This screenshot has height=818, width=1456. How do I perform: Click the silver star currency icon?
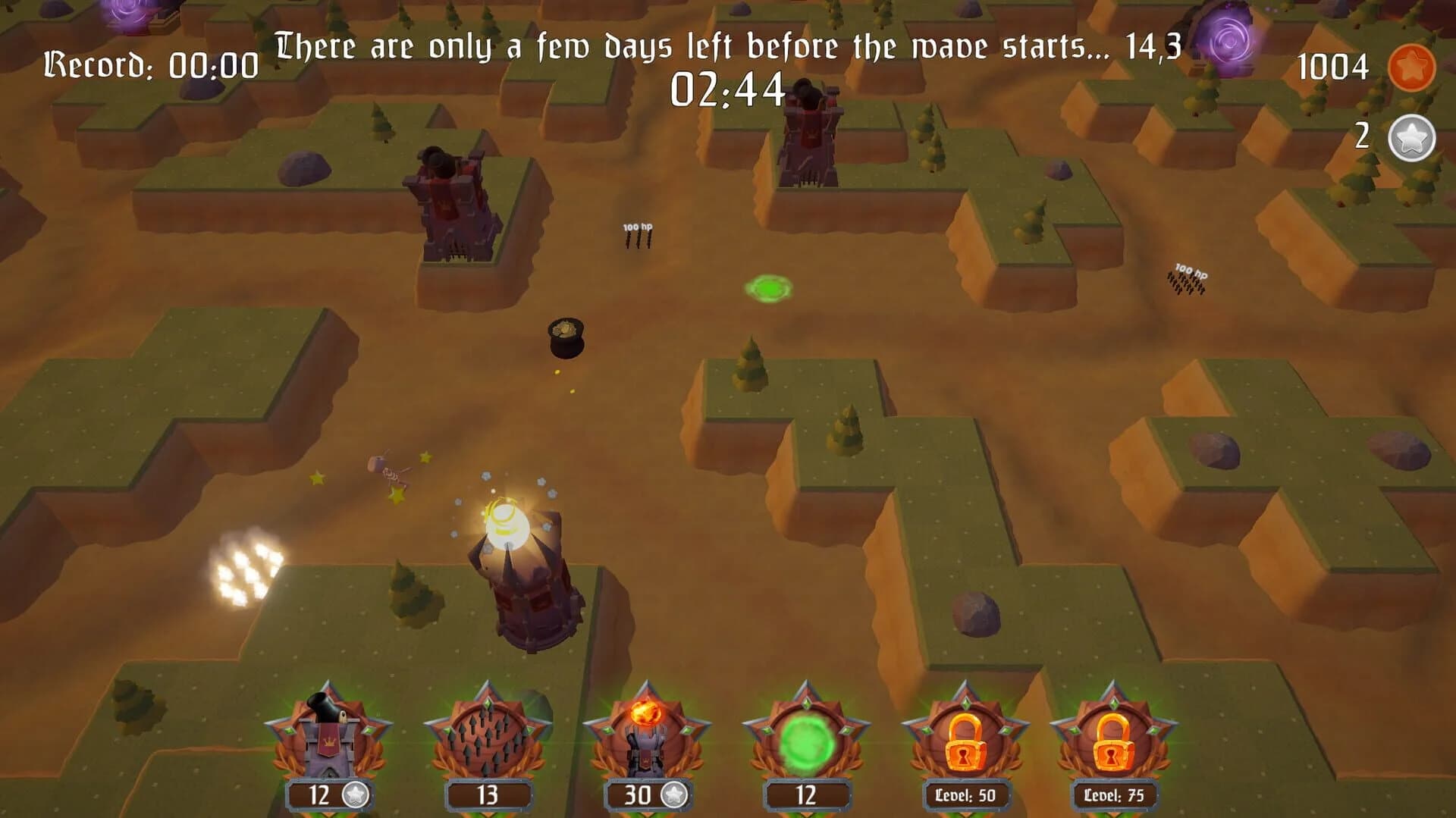click(1410, 136)
